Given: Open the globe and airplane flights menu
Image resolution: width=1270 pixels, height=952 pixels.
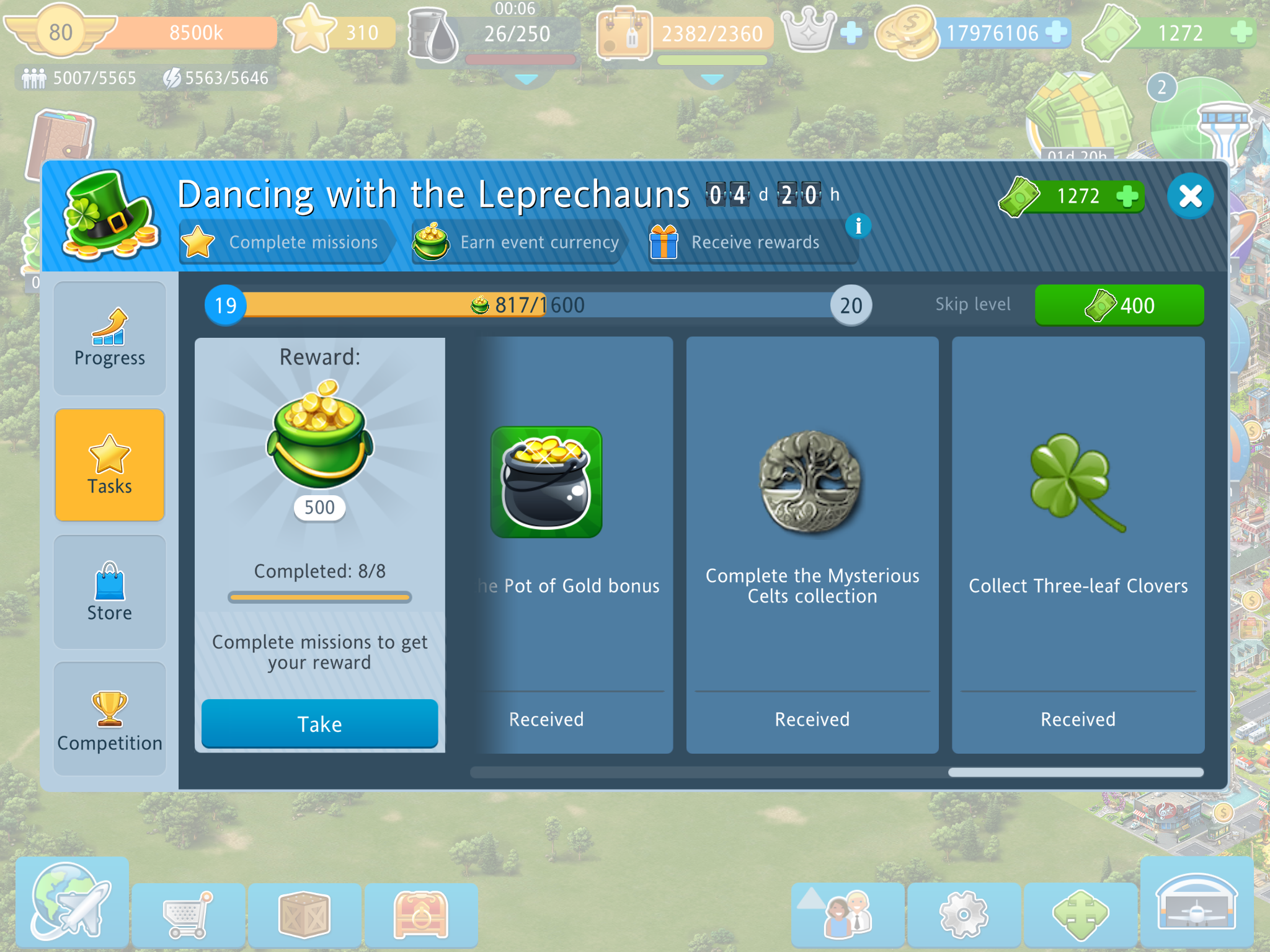Looking at the screenshot, I should point(71,902).
